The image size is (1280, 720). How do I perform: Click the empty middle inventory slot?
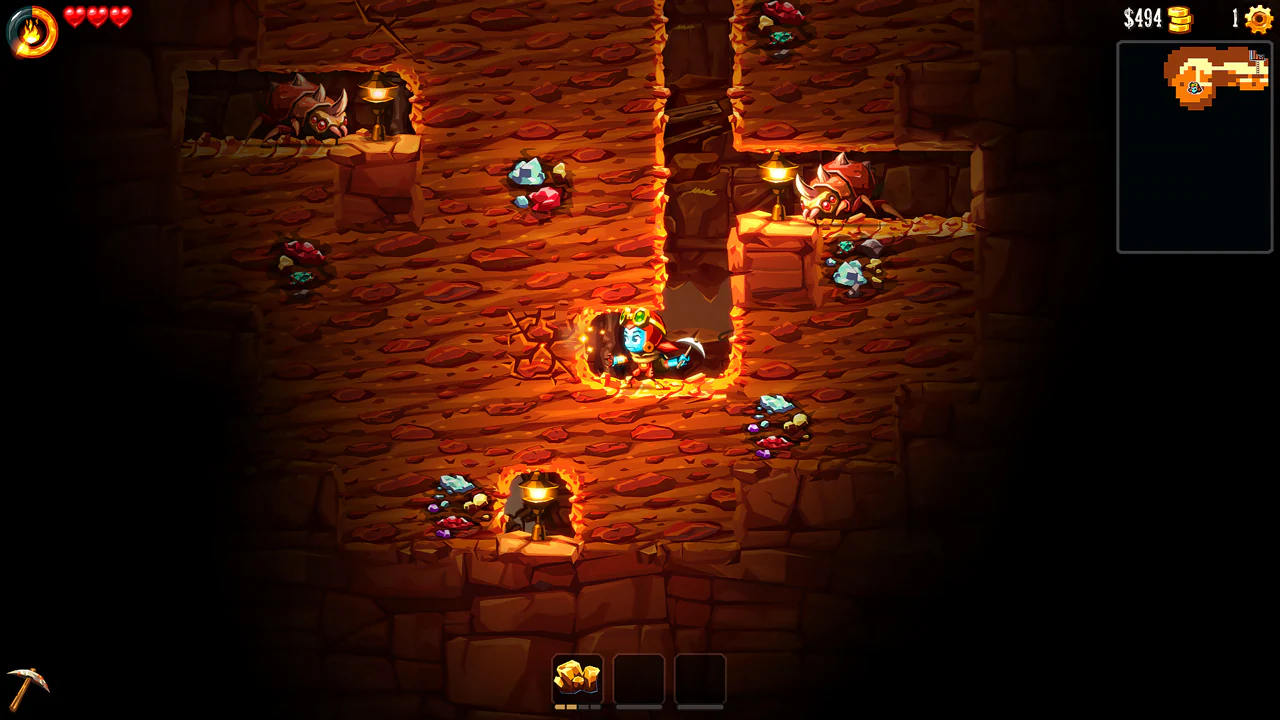[x=640, y=677]
